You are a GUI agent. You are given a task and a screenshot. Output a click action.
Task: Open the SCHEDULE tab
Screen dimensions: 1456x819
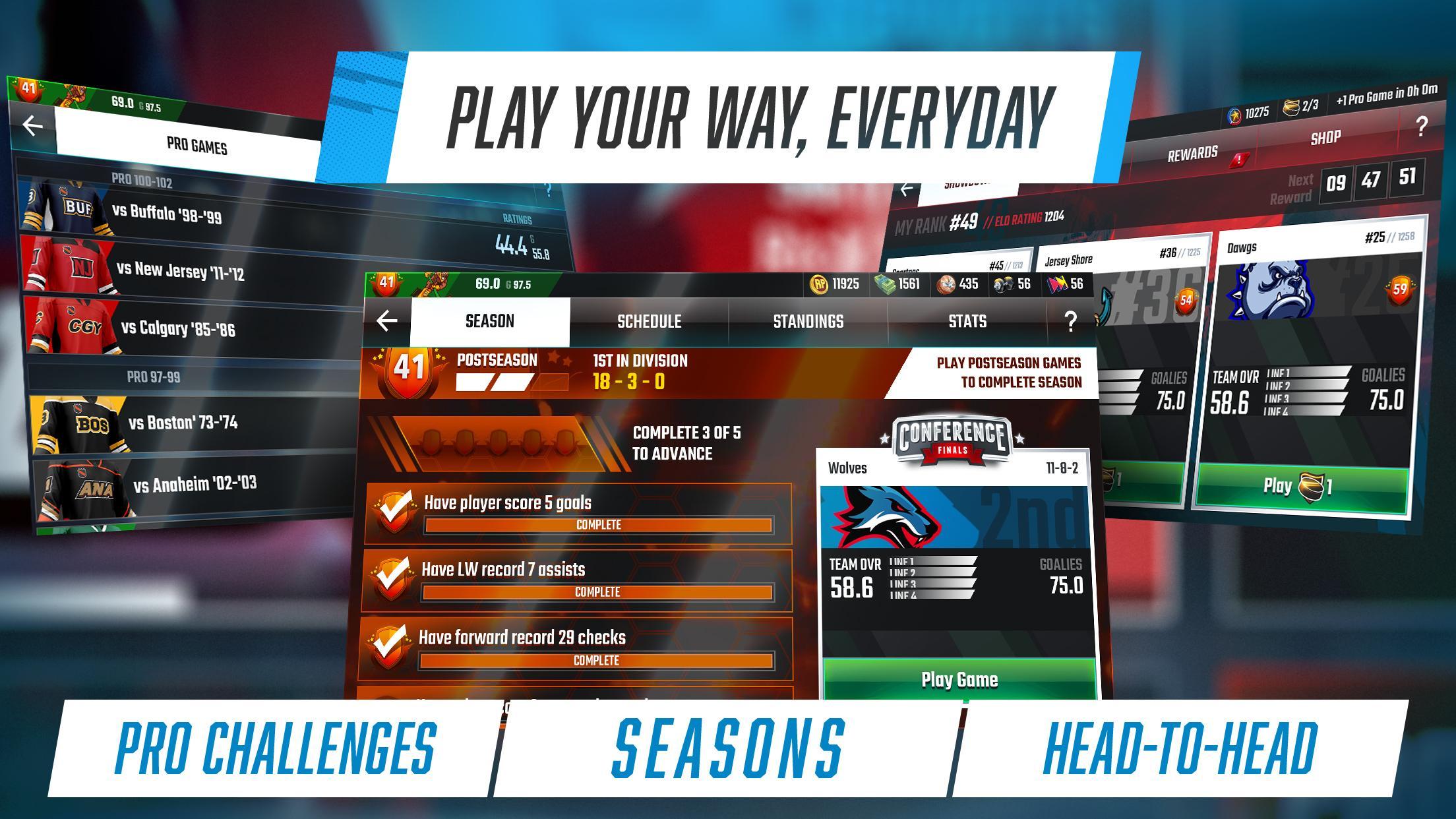[x=649, y=321]
